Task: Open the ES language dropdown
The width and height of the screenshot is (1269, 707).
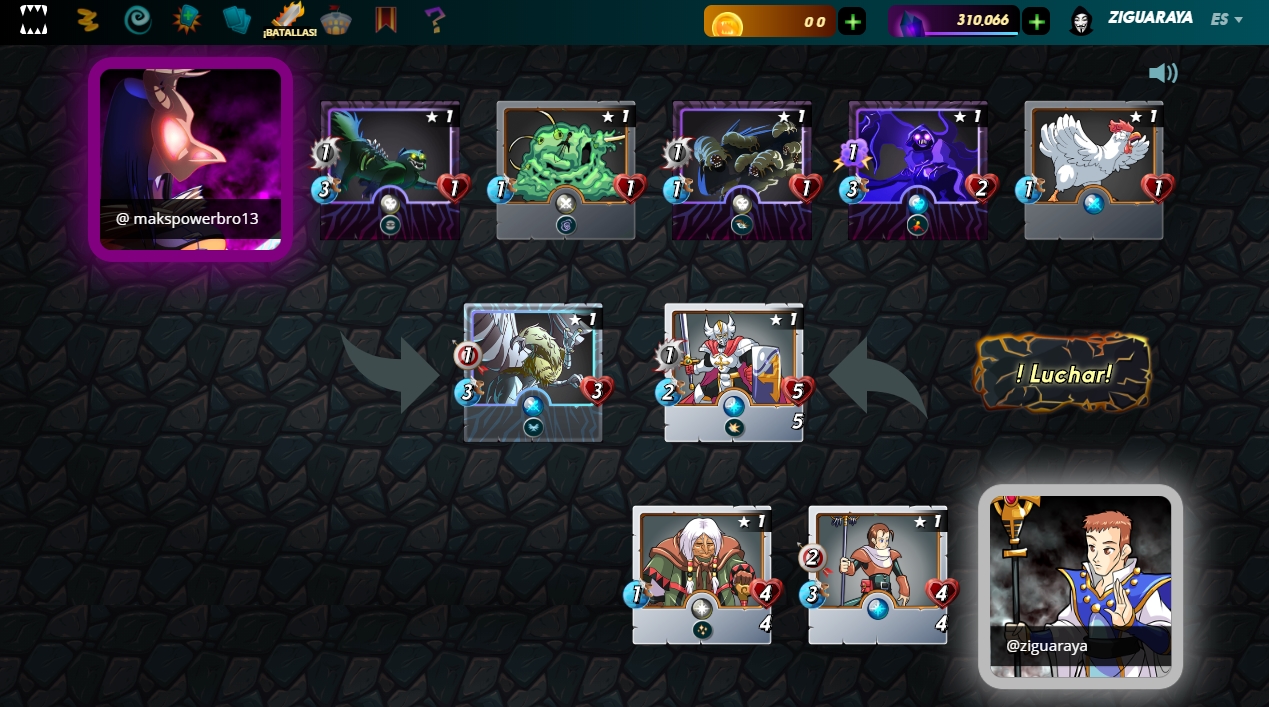Action: [x=1226, y=19]
